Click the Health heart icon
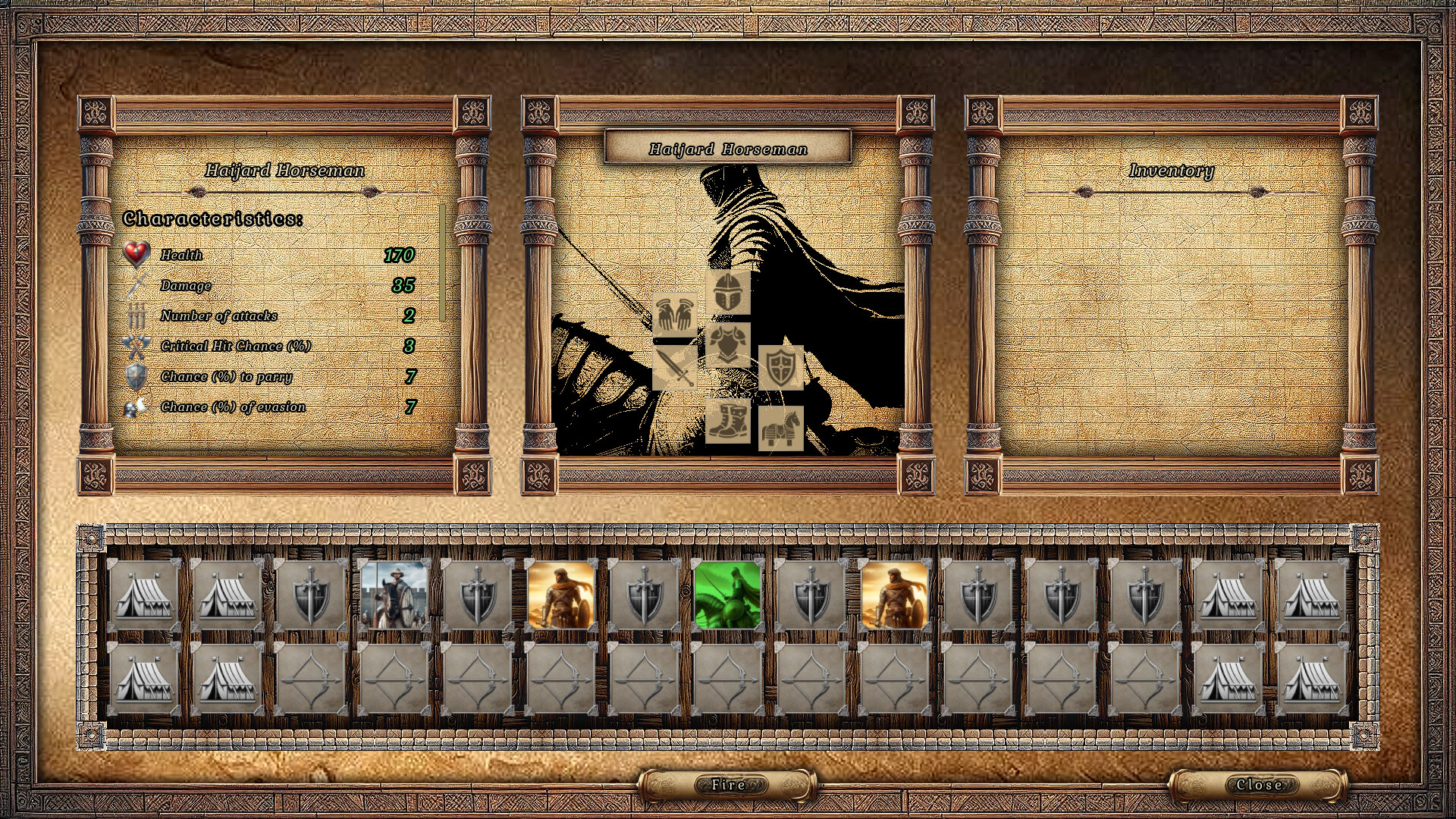Screen dimensions: 1456x819 (136, 254)
